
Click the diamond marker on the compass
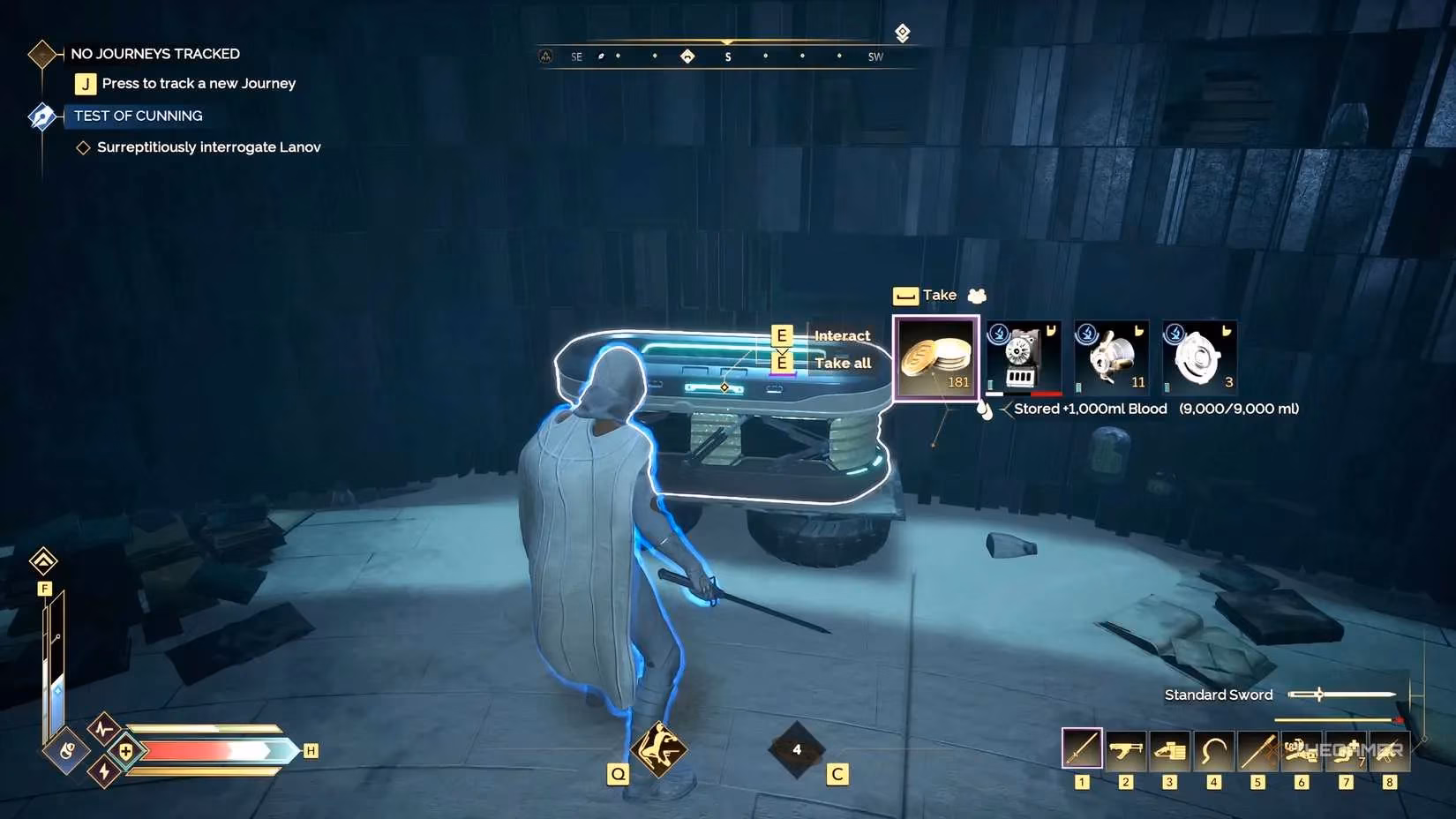[x=687, y=56]
